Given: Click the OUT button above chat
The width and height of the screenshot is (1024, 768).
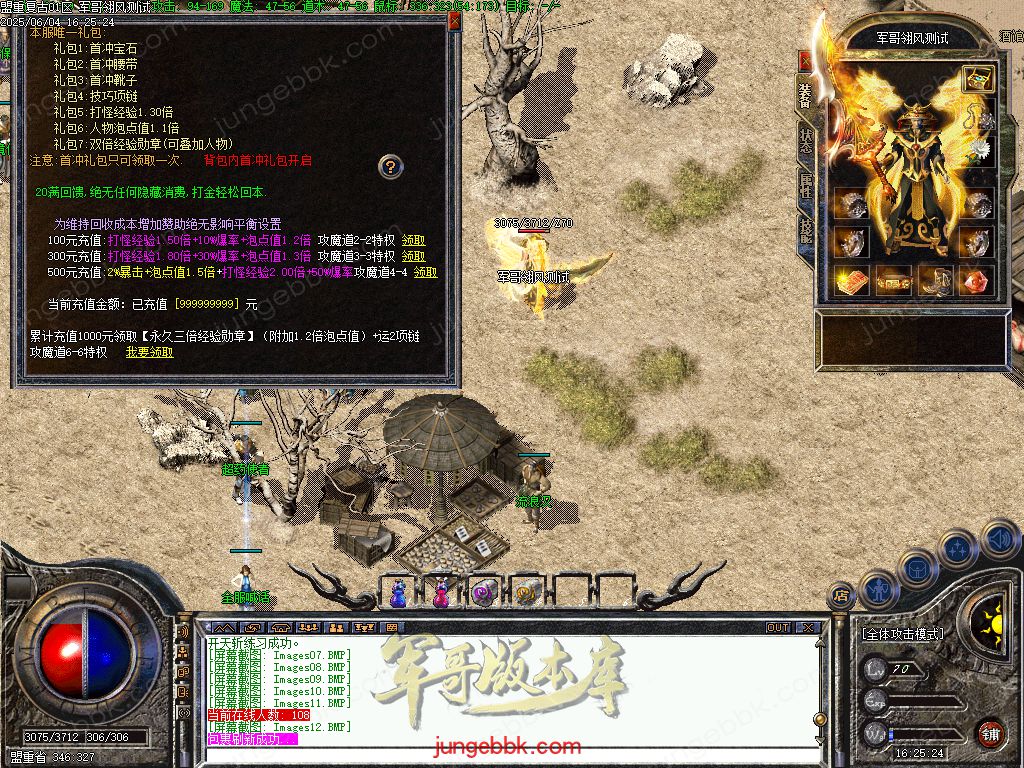Looking at the screenshot, I should pyautogui.click(x=778, y=627).
